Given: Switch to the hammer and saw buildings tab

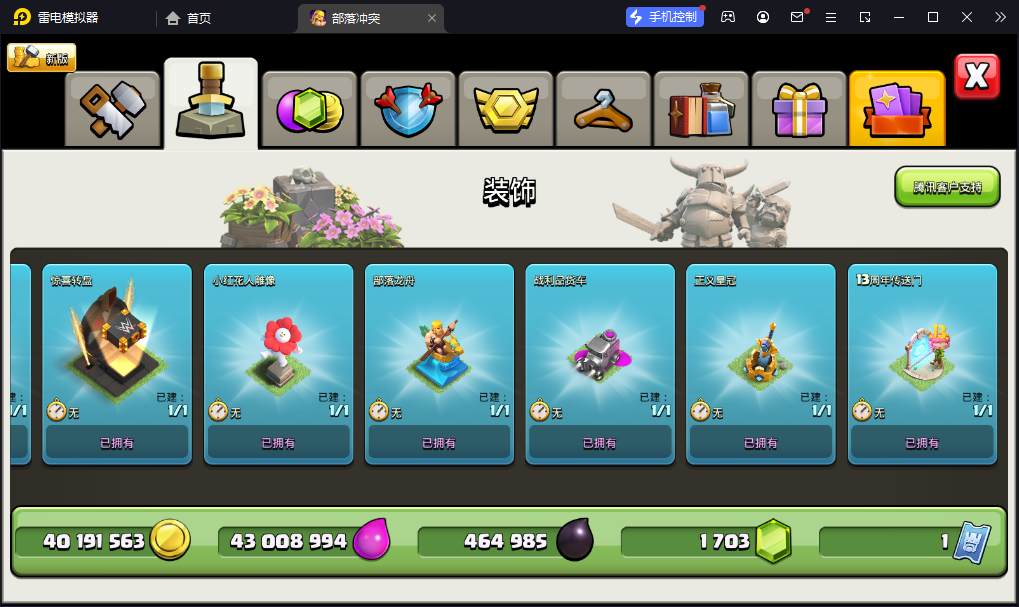Looking at the screenshot, I should click(113, 109).
